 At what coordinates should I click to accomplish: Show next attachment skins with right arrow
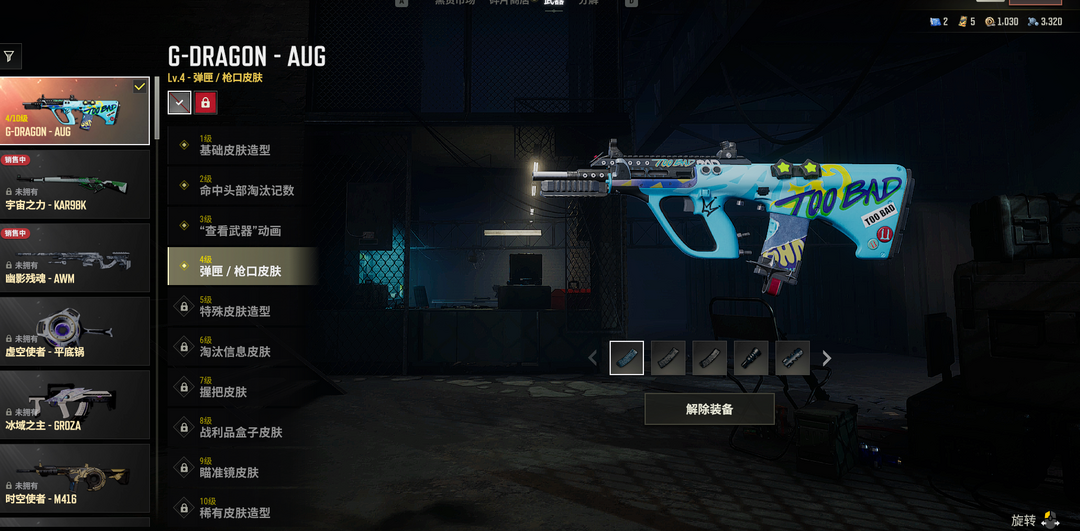(827, 358)
